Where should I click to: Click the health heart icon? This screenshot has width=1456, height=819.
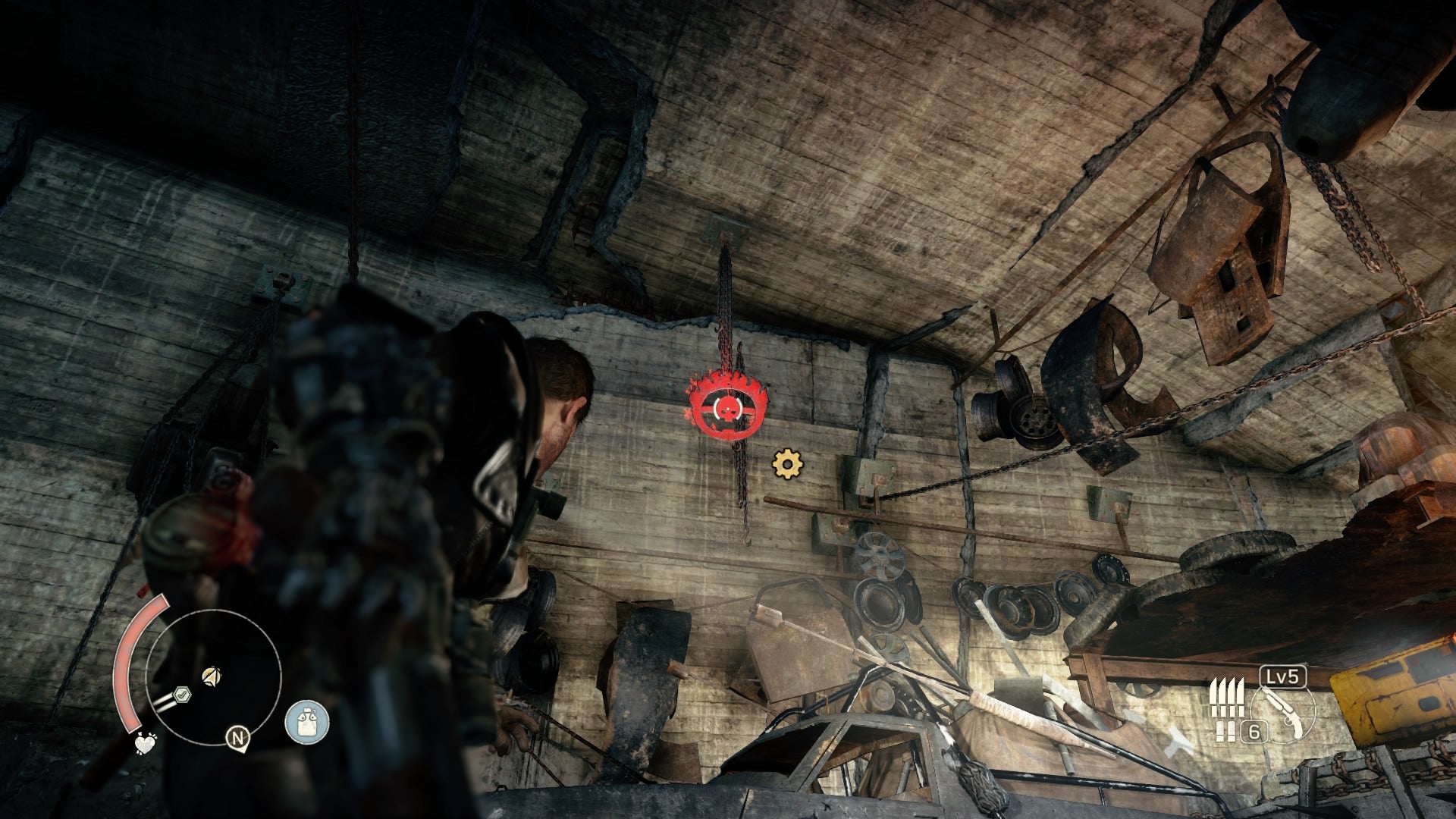tap(146, 742)
